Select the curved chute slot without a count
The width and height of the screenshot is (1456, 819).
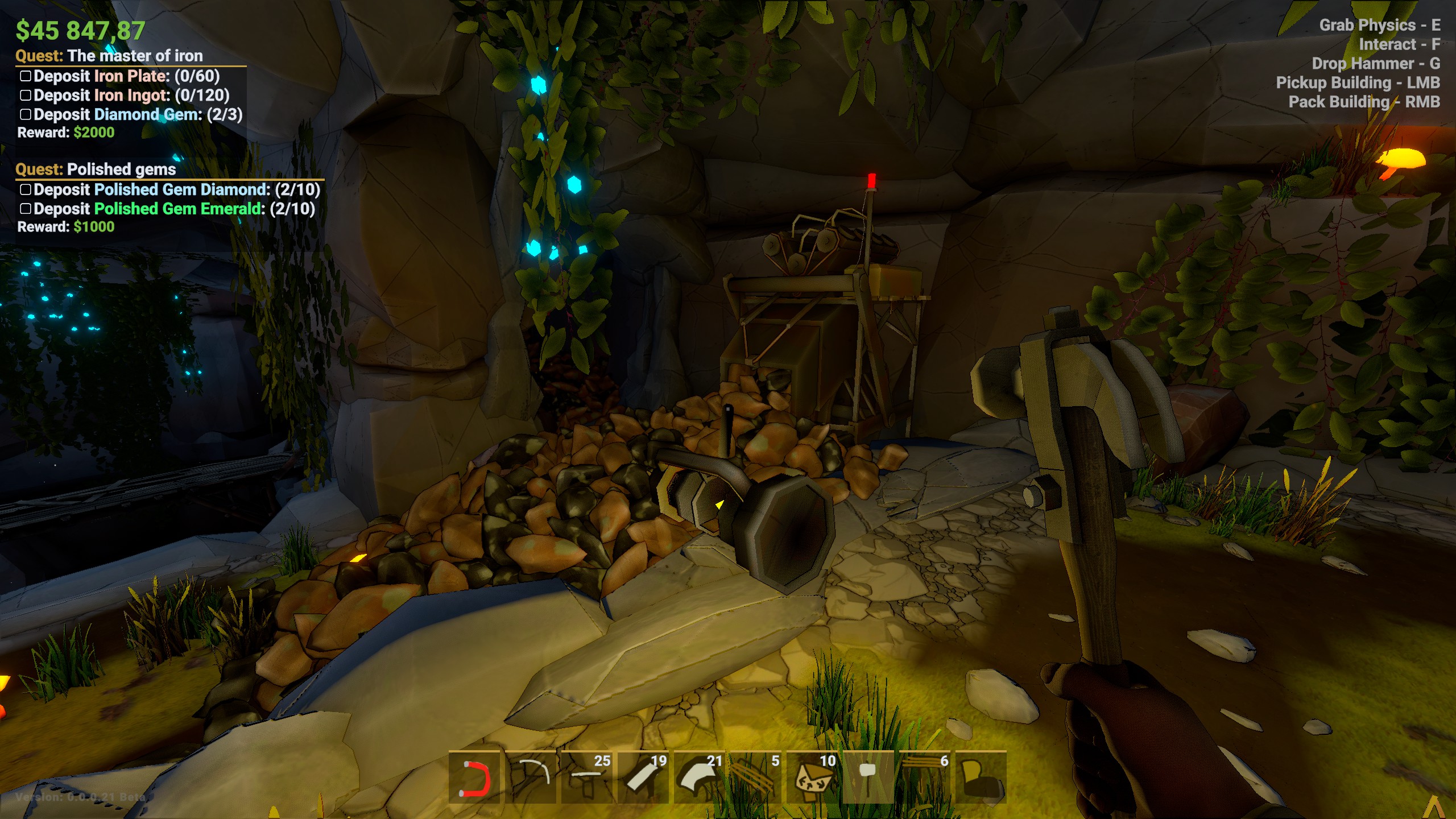point(531,777)
